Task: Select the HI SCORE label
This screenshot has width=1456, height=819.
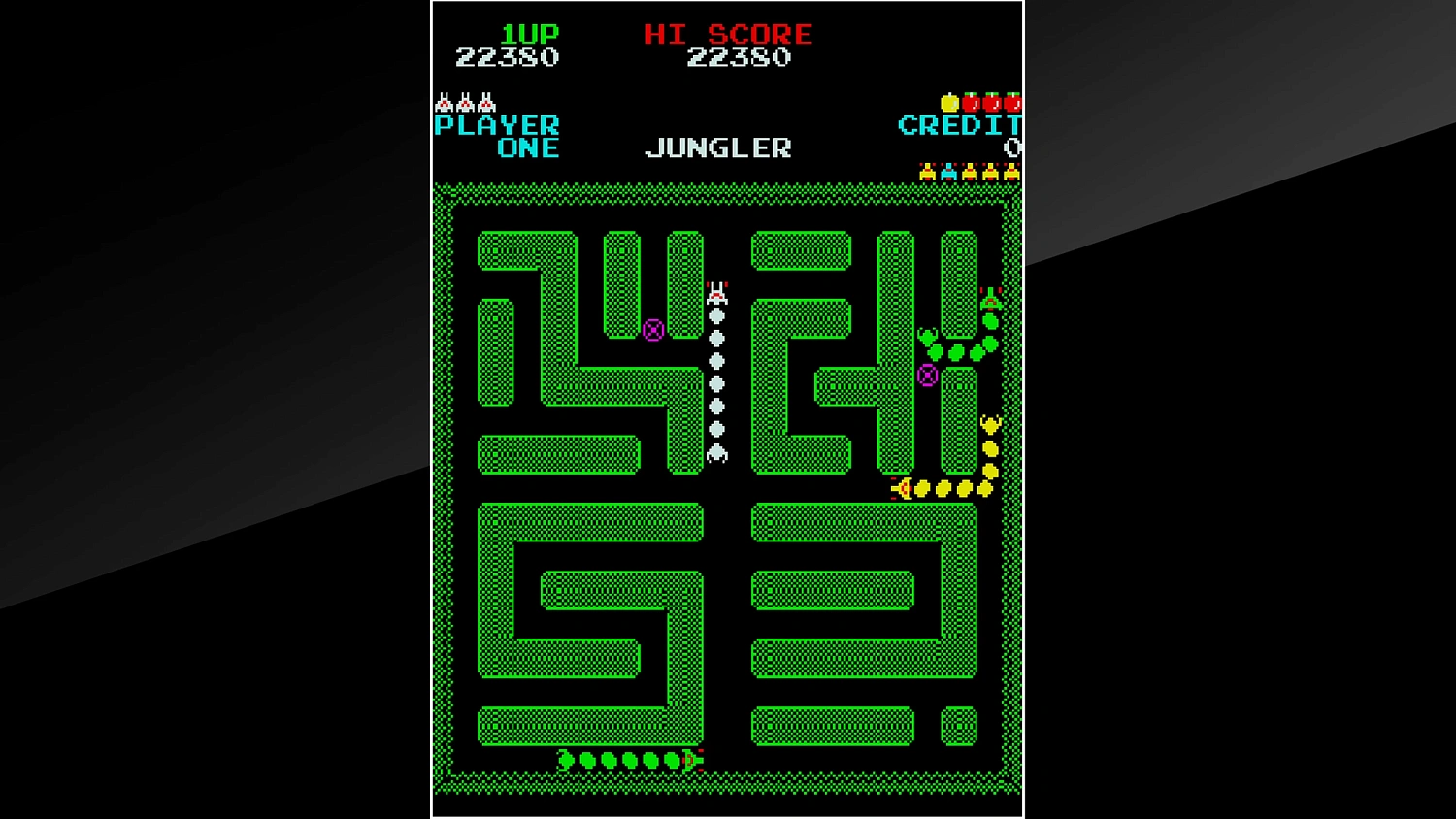Action: pyautogui.click(x=730, y=34)
